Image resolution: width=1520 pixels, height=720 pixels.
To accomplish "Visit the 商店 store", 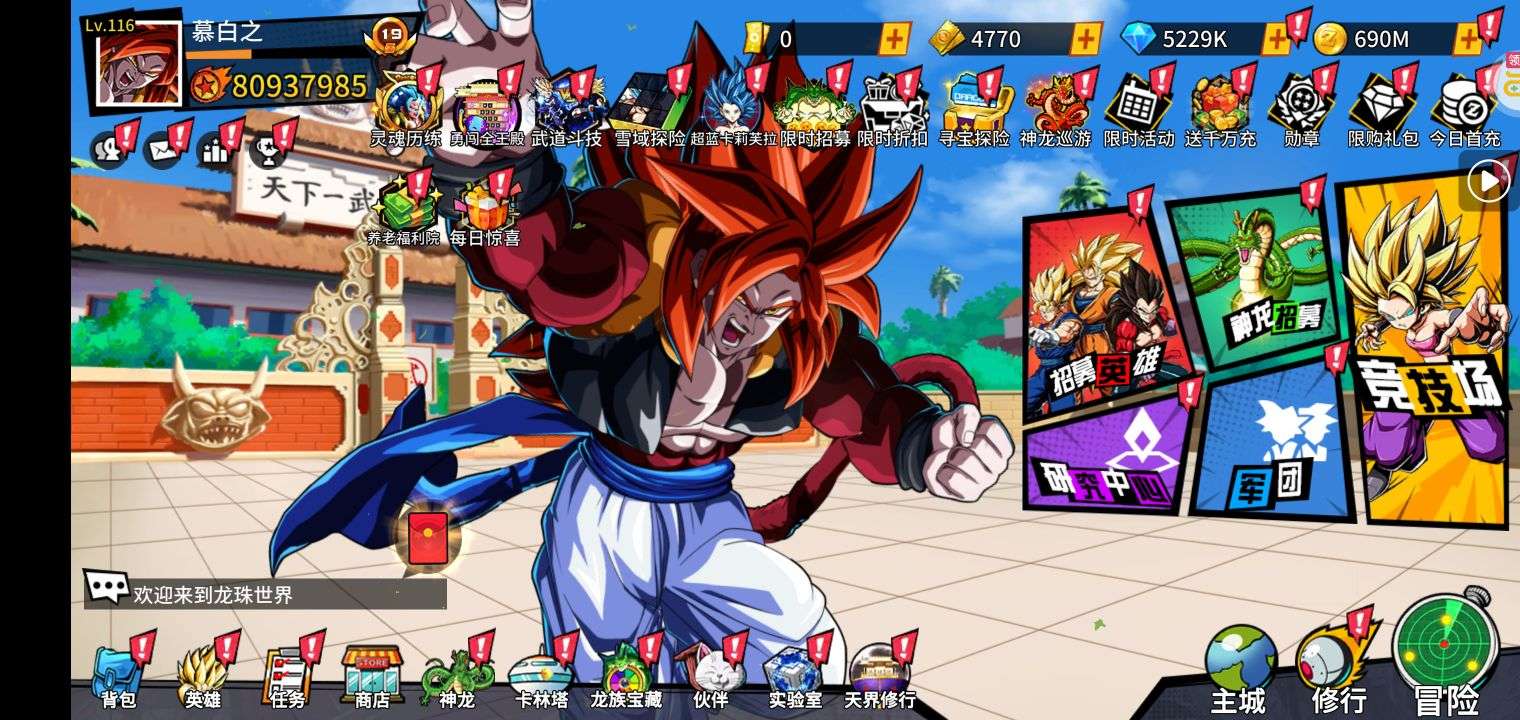I will (x=372, y=676).
